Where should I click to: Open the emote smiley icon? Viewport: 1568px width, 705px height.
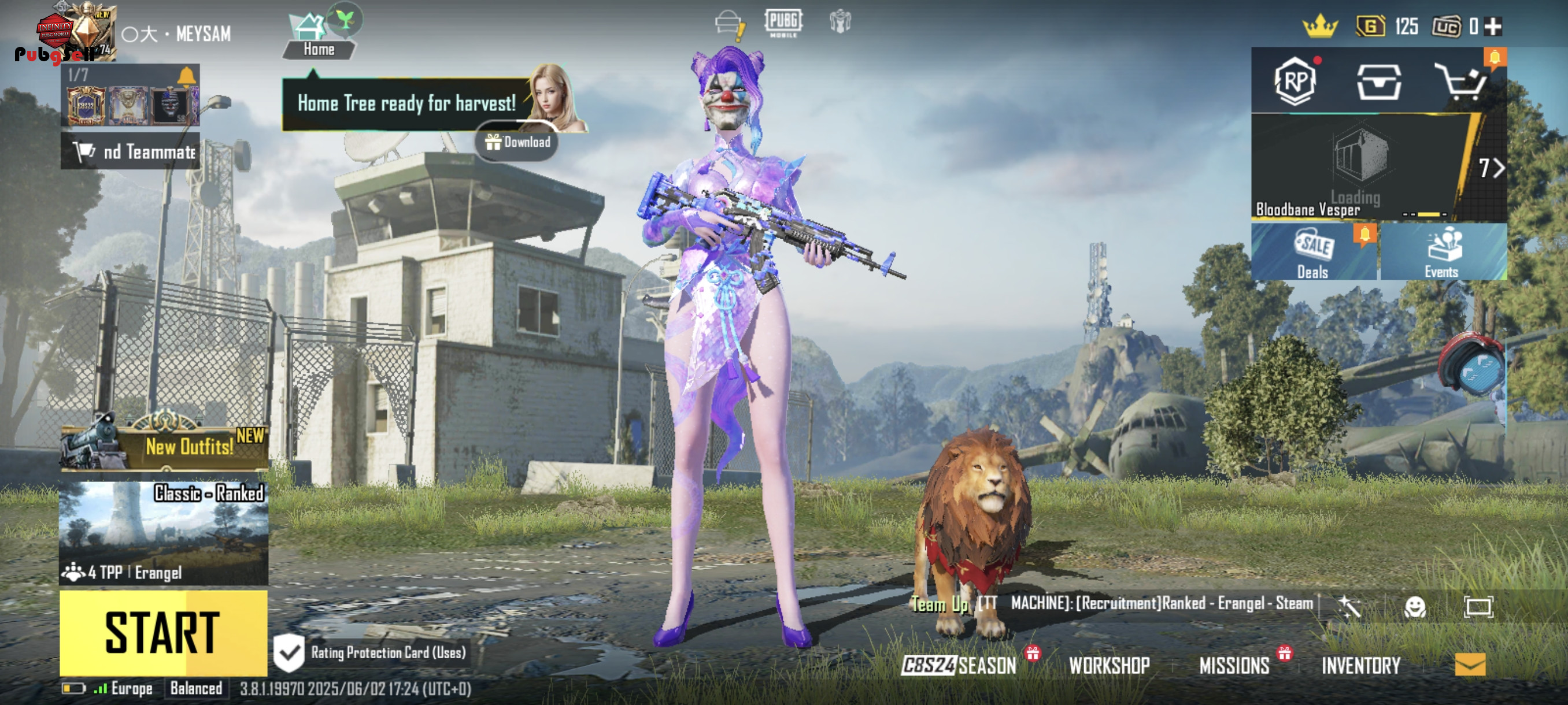pyautogui.click(x=1415, y=606)
